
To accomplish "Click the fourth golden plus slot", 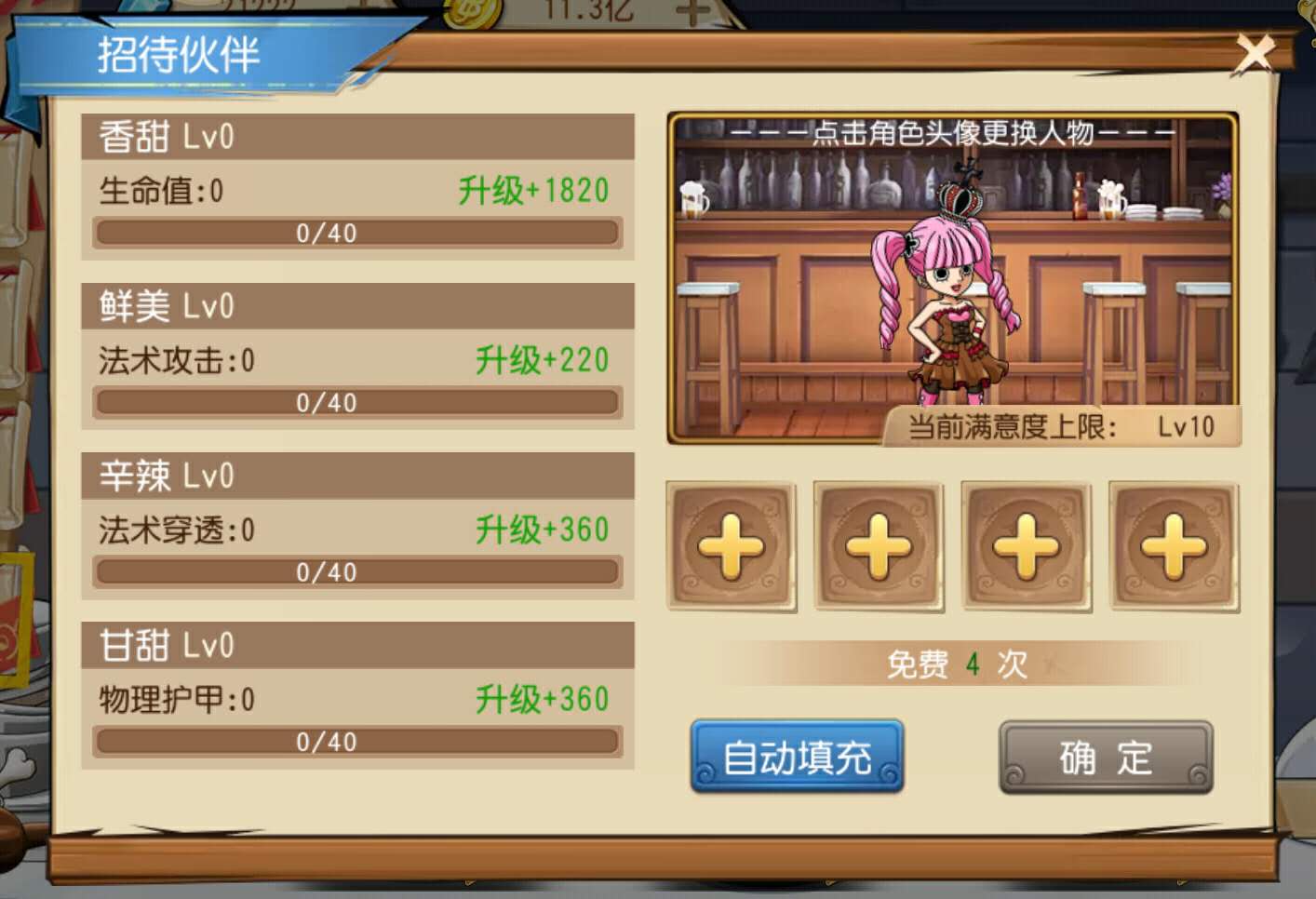I will pos(1173,545).
